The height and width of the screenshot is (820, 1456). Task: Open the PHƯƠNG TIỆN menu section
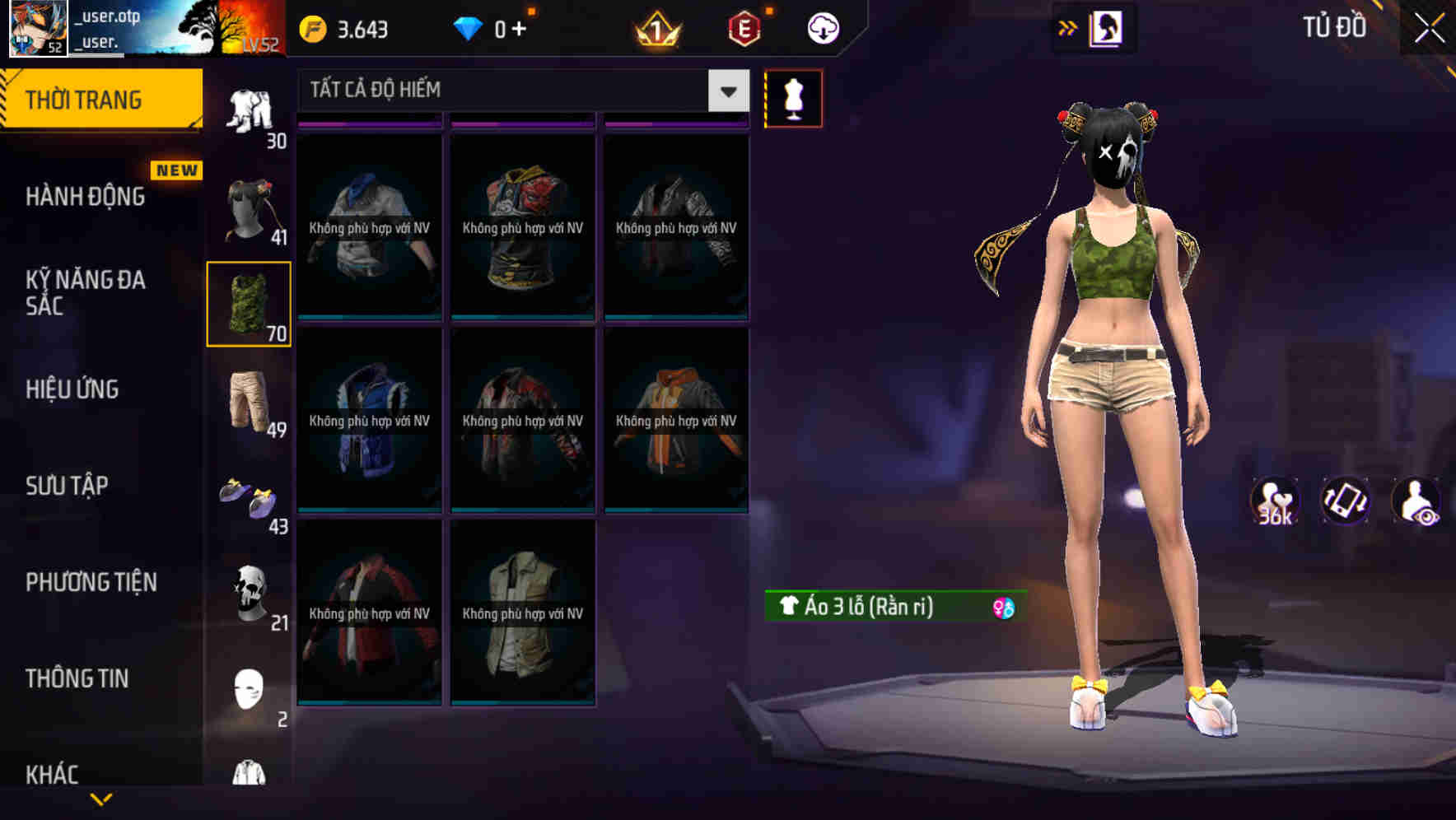point(91,581)
